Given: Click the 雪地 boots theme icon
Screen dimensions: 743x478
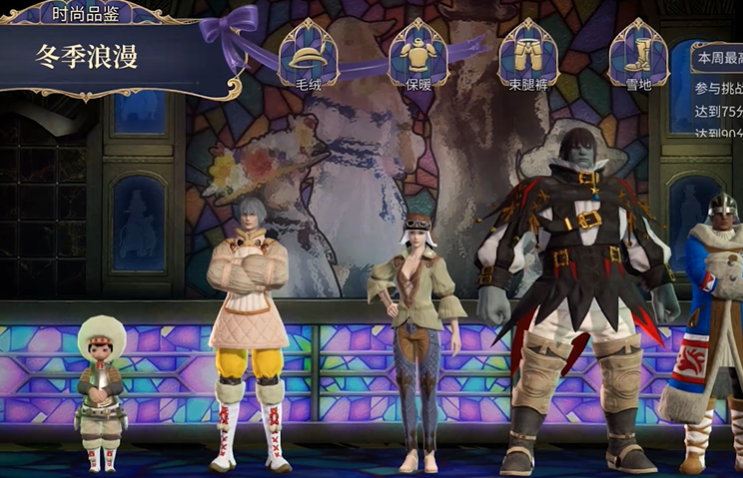Looking at the screenshot, I should [638, 55].
